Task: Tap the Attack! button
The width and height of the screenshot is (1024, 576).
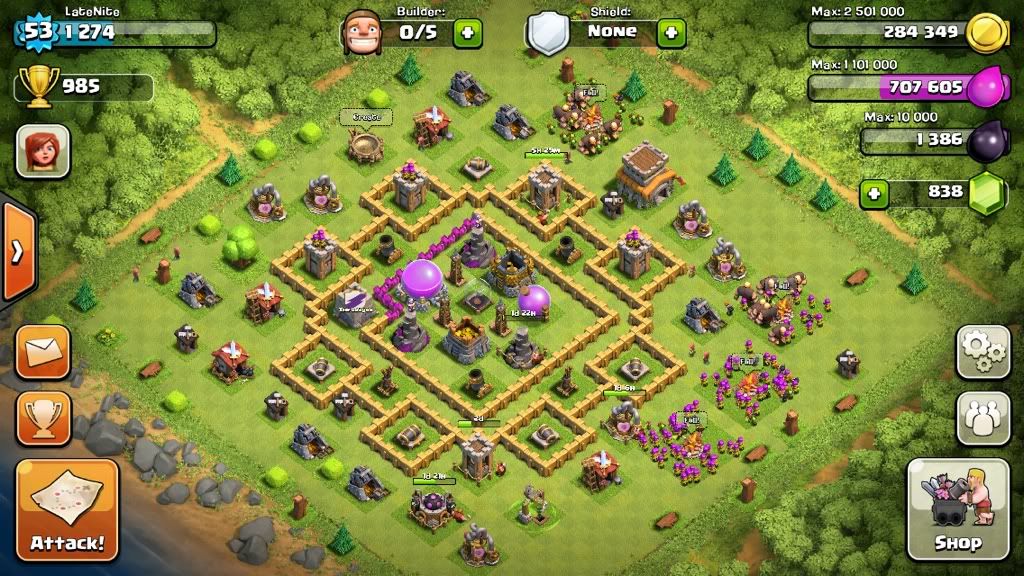Action: click(67, 510)
